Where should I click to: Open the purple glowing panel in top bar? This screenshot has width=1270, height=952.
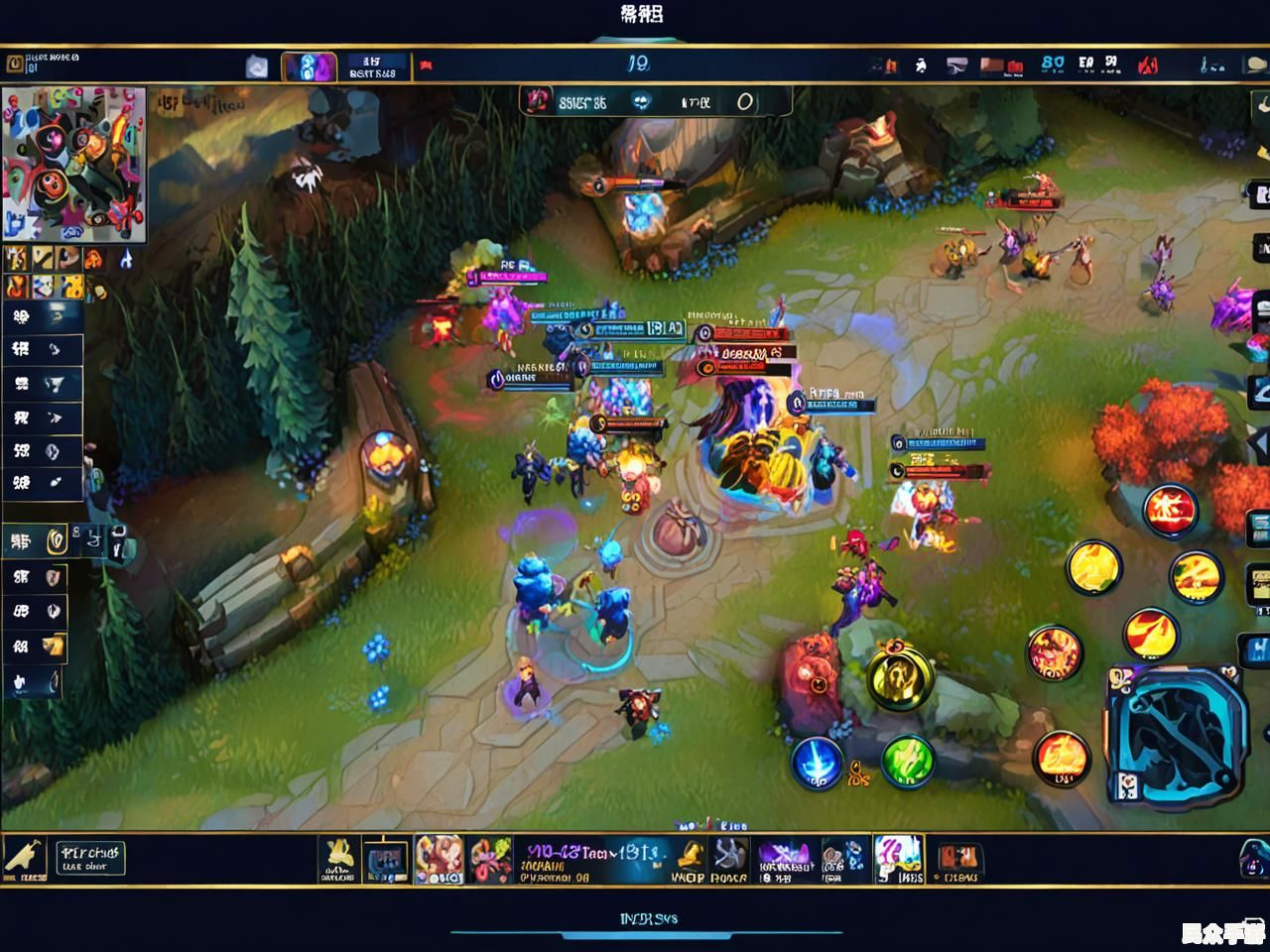pos(309,67)
